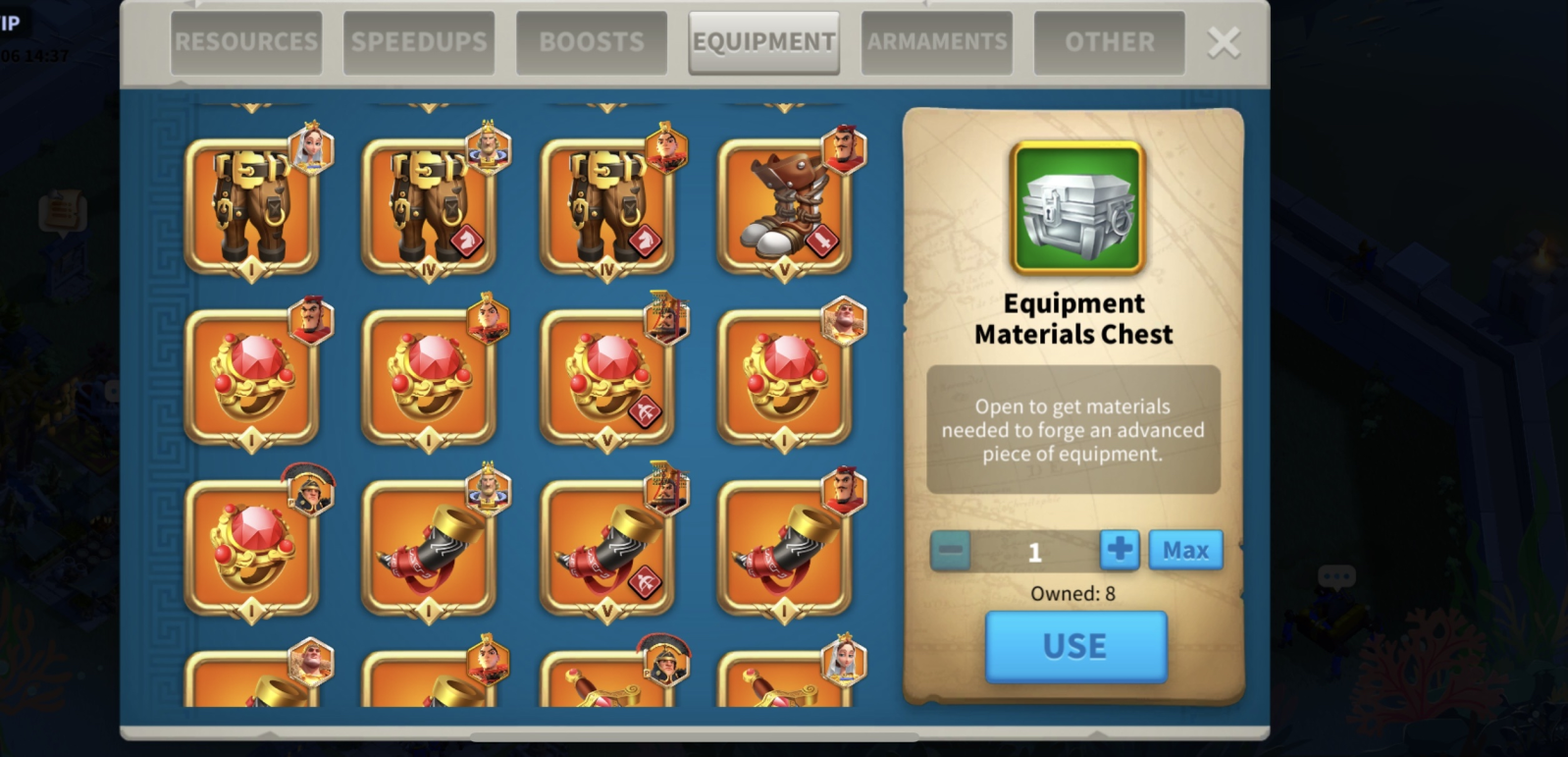Select the level V ruby ring slot
Viewport: 1568px width, 757px height.
pyautogui.click(x=607, y=378)
